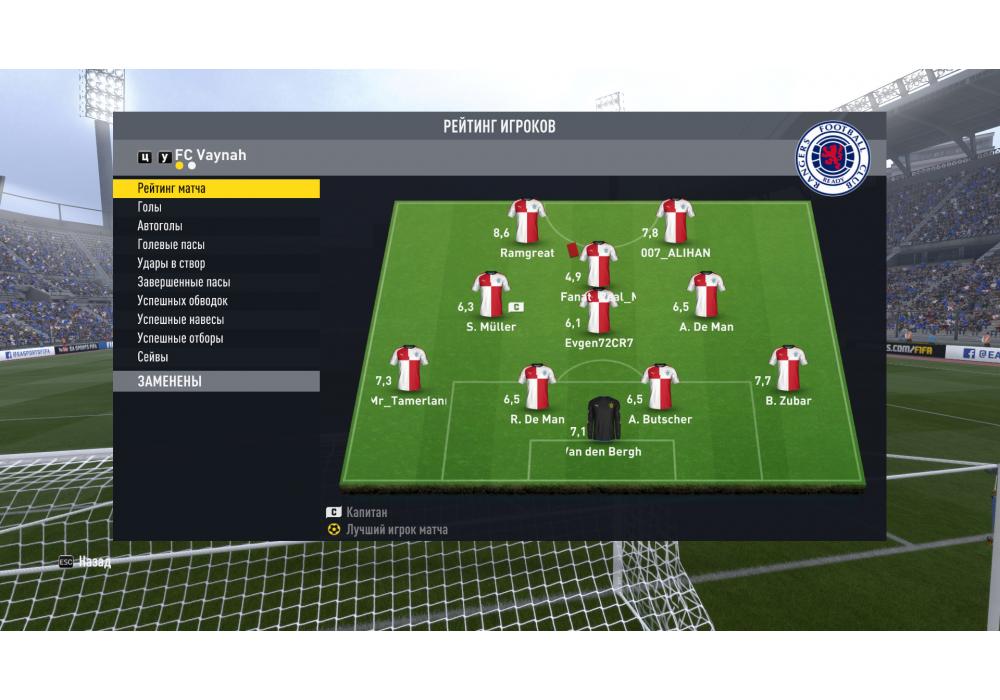1000x700 pixels.
Task: Open the Голы stat category
Action: click(216, 207)
